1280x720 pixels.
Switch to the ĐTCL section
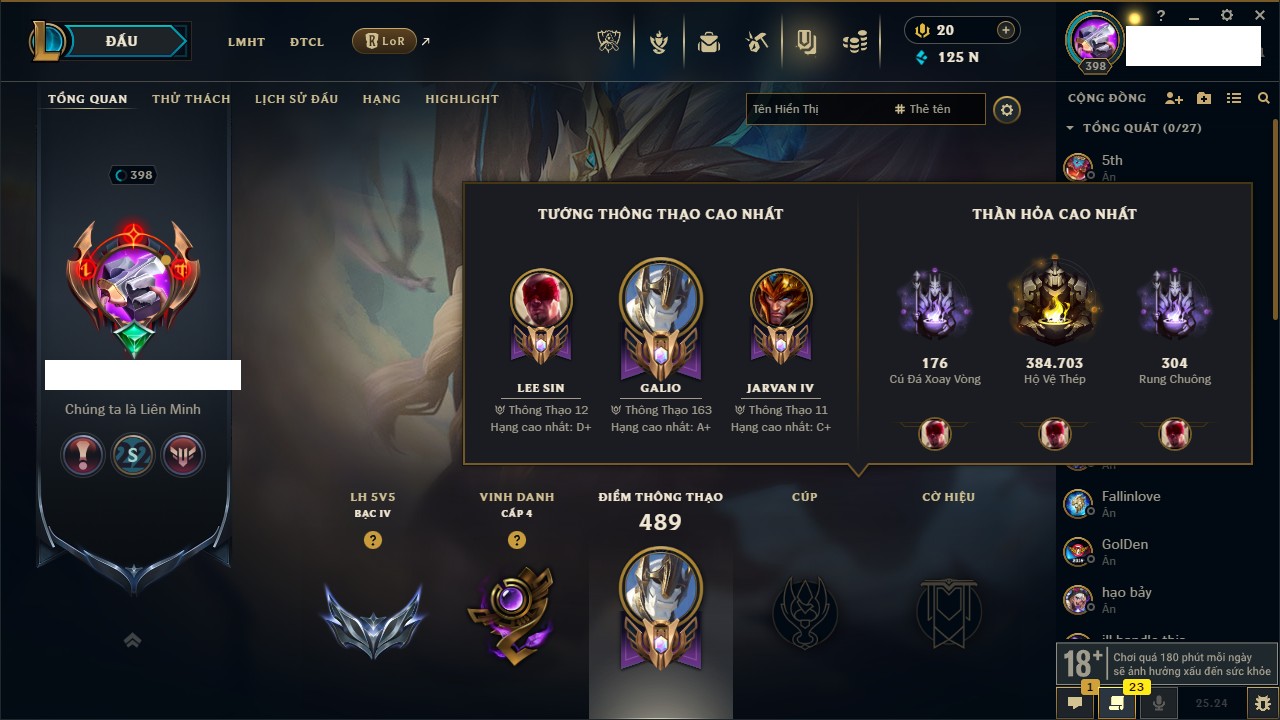[306, 42]
